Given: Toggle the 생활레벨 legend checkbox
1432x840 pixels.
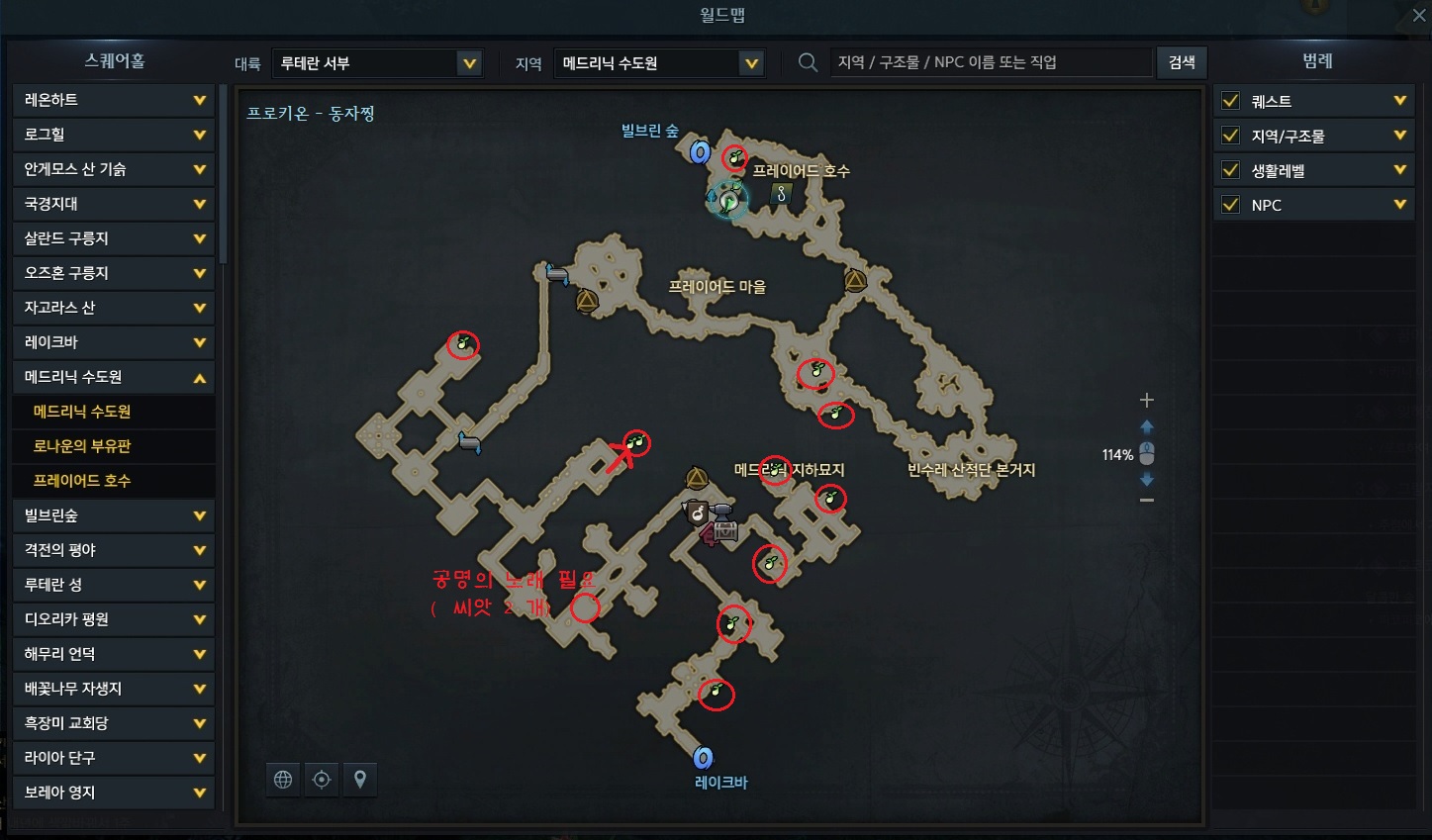Looking at the screenshot, I should coord(1231,170).
